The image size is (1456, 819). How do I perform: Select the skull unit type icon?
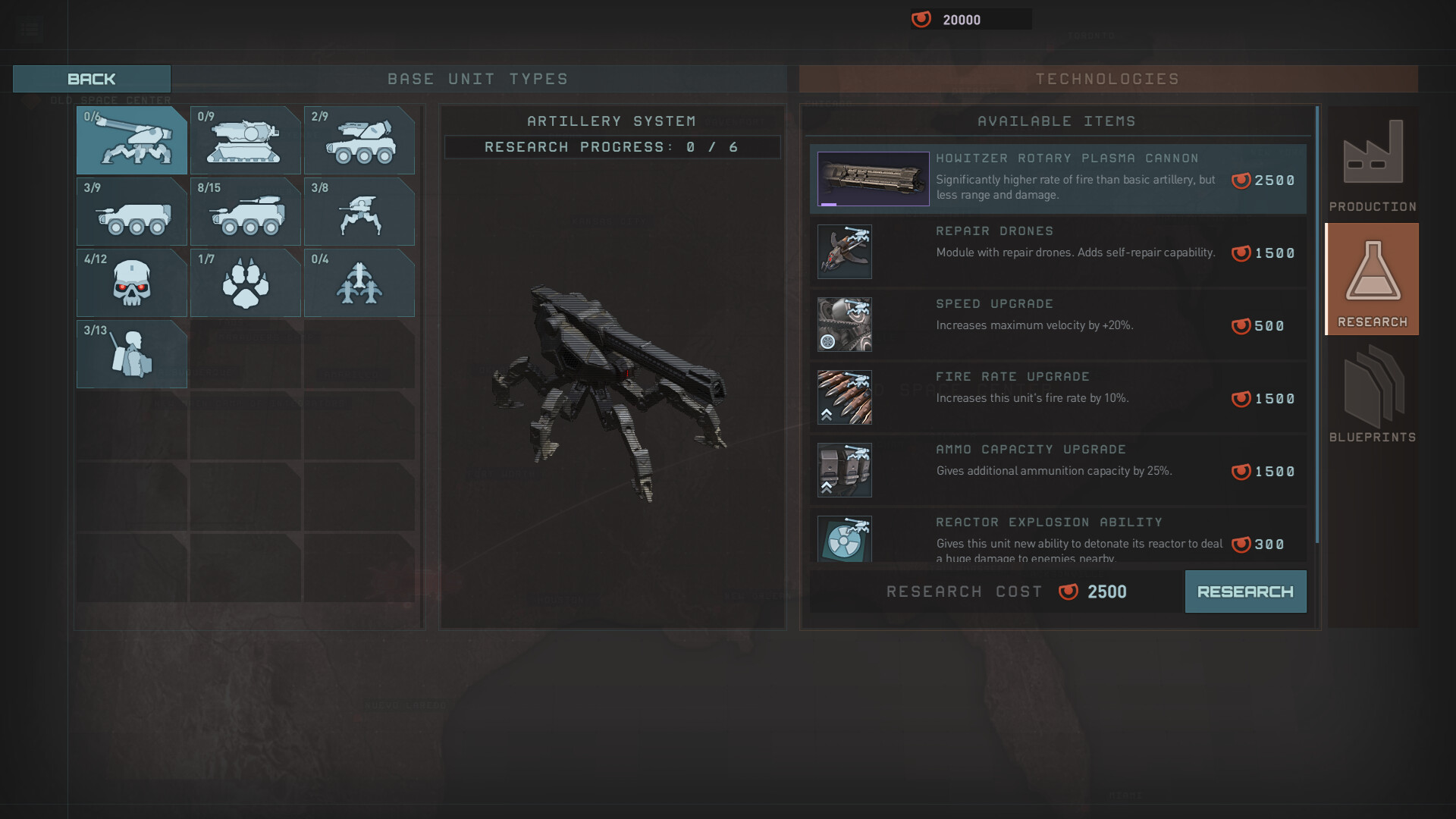pos(132,282)
